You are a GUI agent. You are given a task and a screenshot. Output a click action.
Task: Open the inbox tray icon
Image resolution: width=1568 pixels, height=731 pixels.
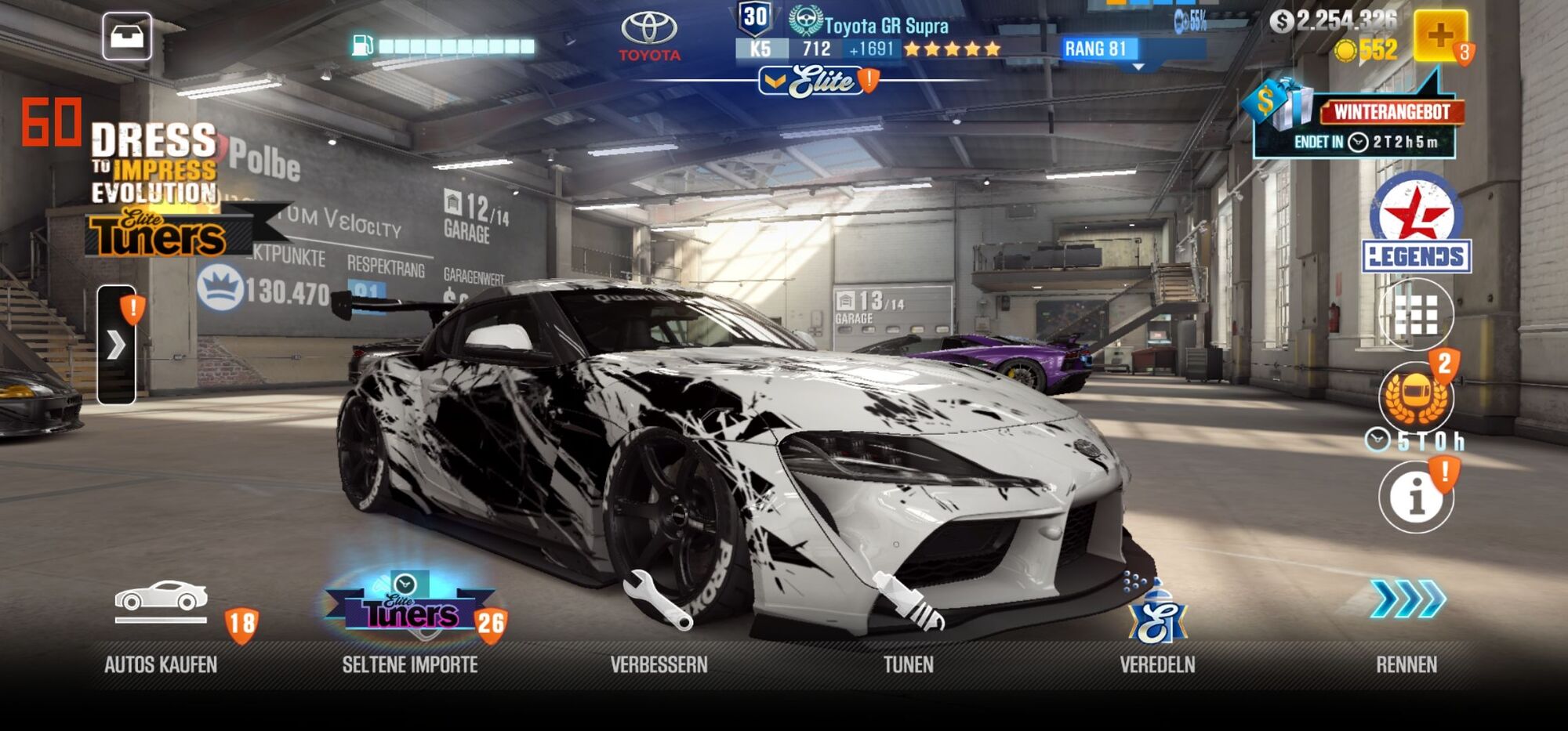pos(127,36)
